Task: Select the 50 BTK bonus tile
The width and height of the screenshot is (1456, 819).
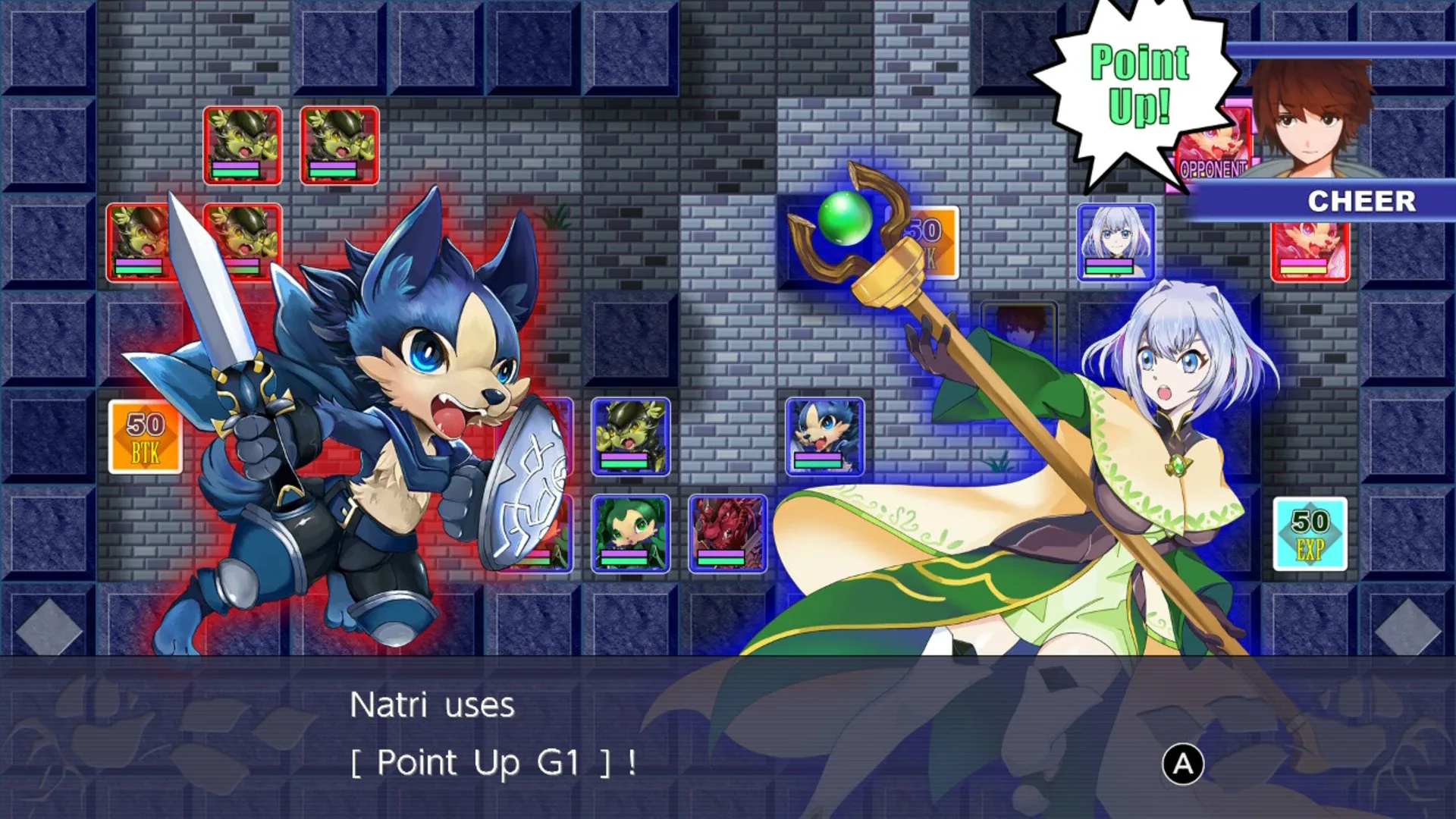Action: click(146, 436)
